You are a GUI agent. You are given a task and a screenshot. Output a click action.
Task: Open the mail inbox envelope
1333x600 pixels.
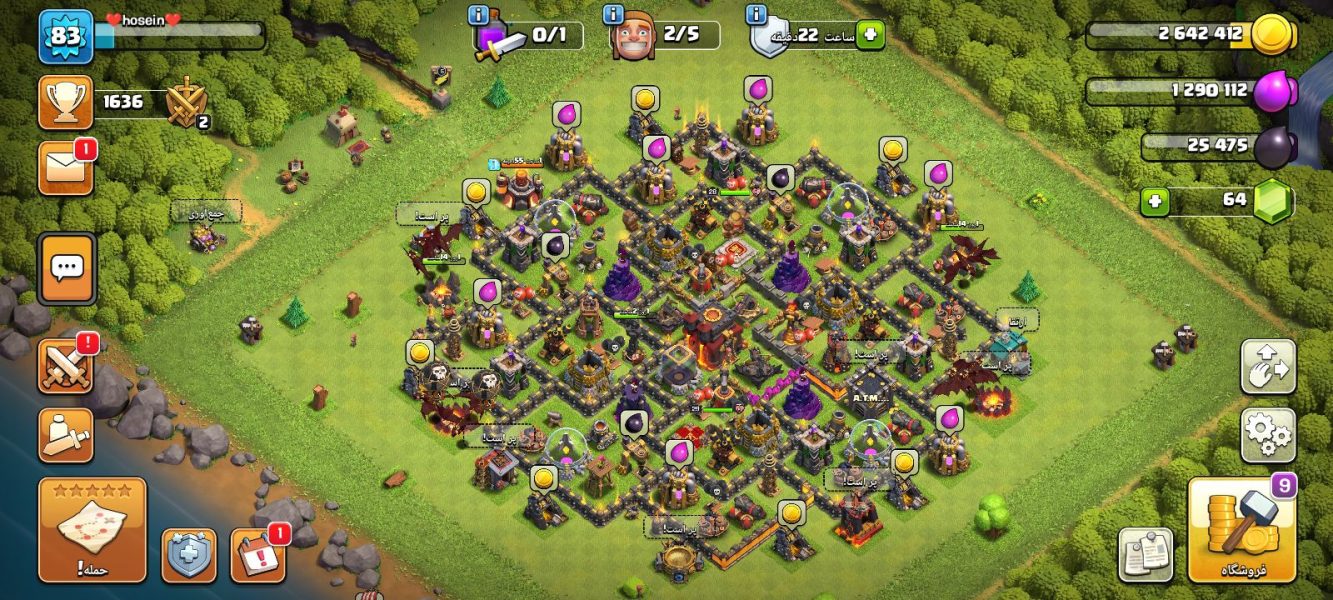pos(66,168)
